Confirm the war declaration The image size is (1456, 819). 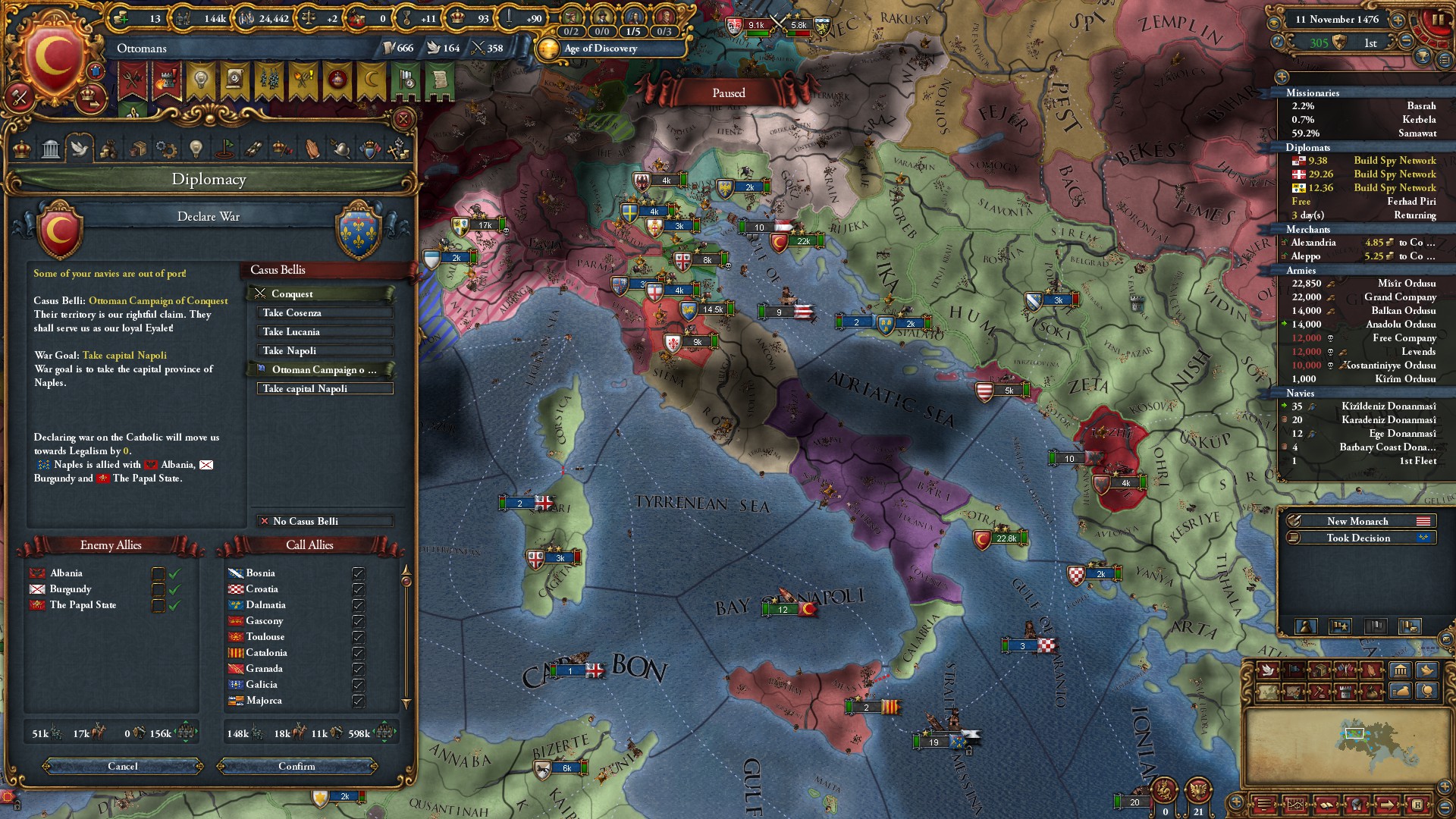tap(297, 767)
